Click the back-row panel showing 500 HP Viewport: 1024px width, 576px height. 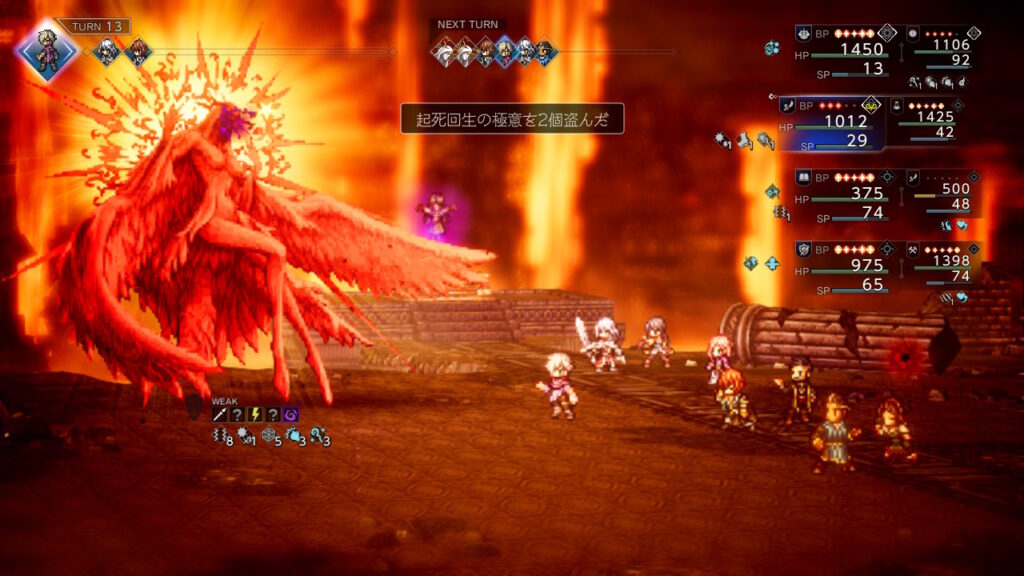click(x=941, y=195)
